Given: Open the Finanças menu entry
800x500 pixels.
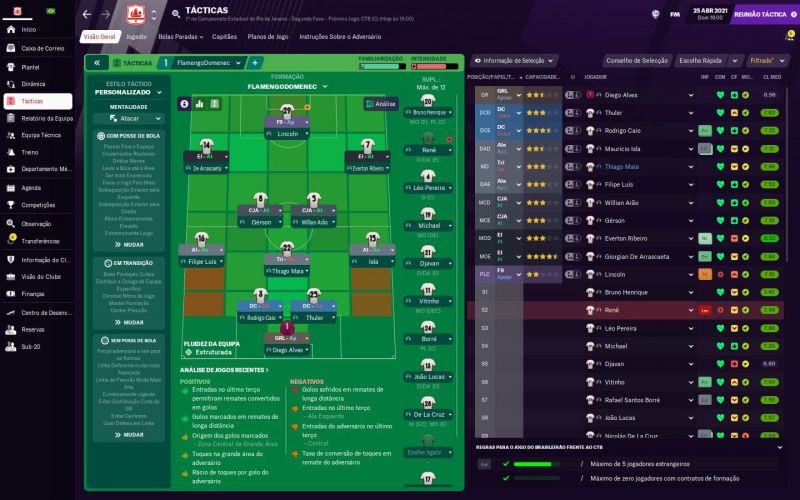Looking at the screenshot, I should pyautogui.click(x=33, y=294).
